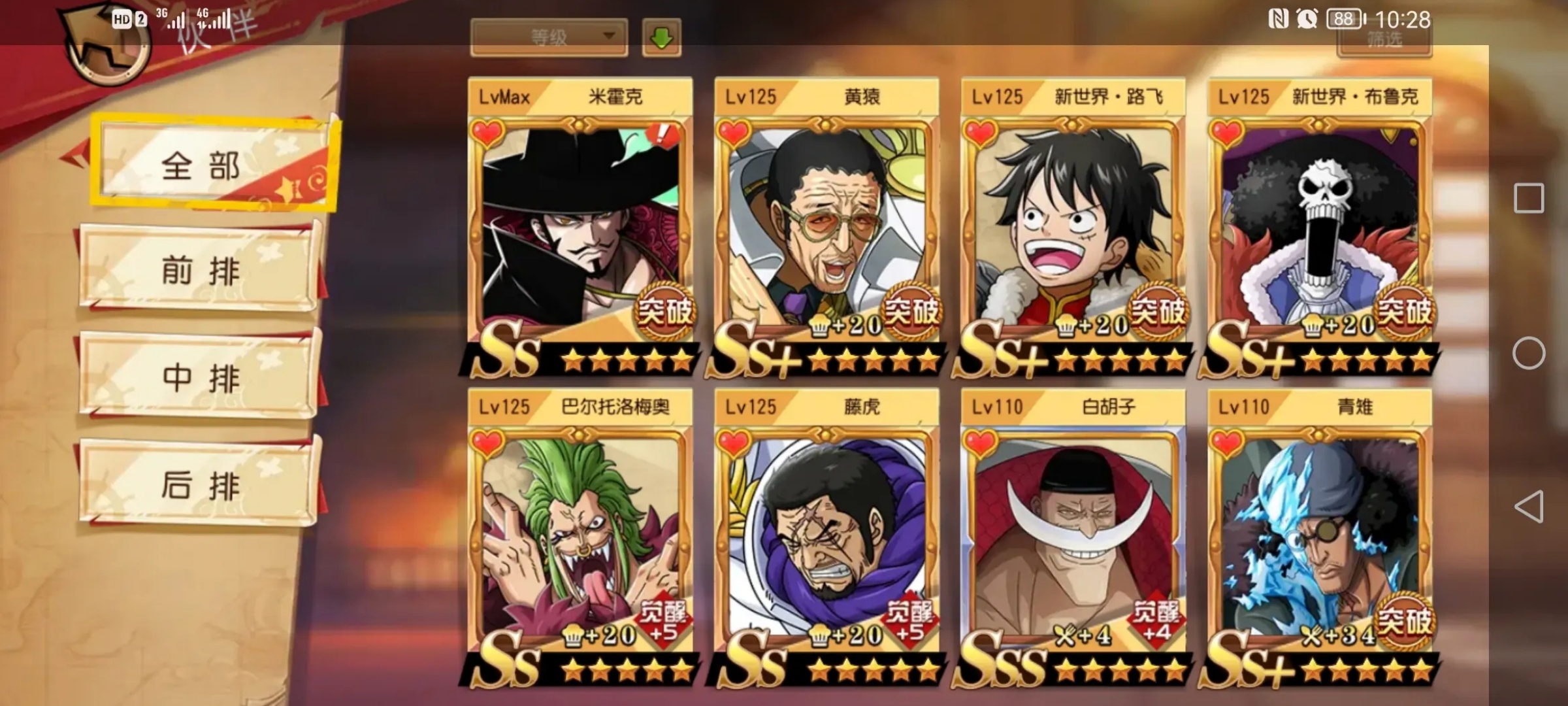The height and width of the screenshot is (706, 1568).
Task: Show the 中排 characters tab
Action: tap(199, 377)
